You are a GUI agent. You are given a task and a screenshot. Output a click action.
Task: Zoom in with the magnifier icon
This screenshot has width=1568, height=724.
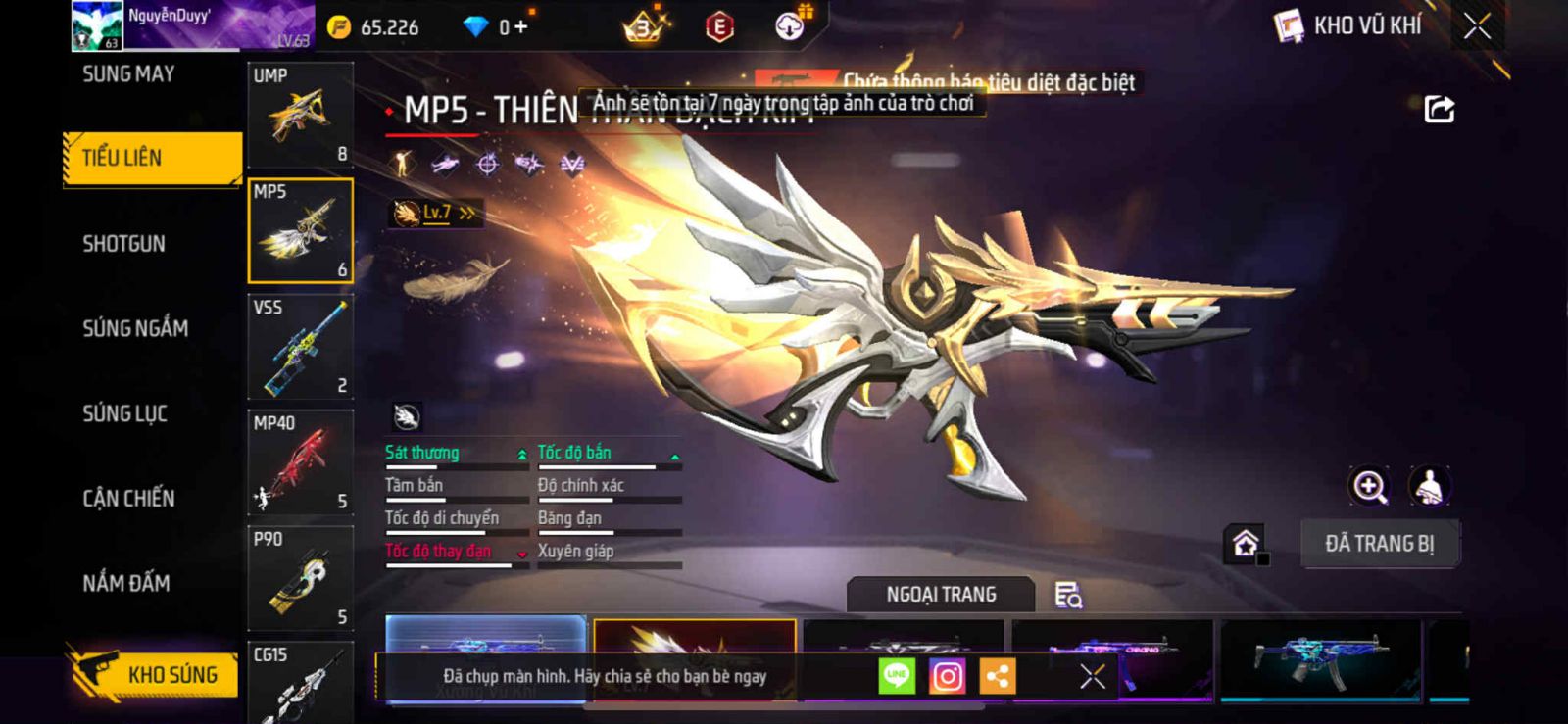[x=1369, y=486]
